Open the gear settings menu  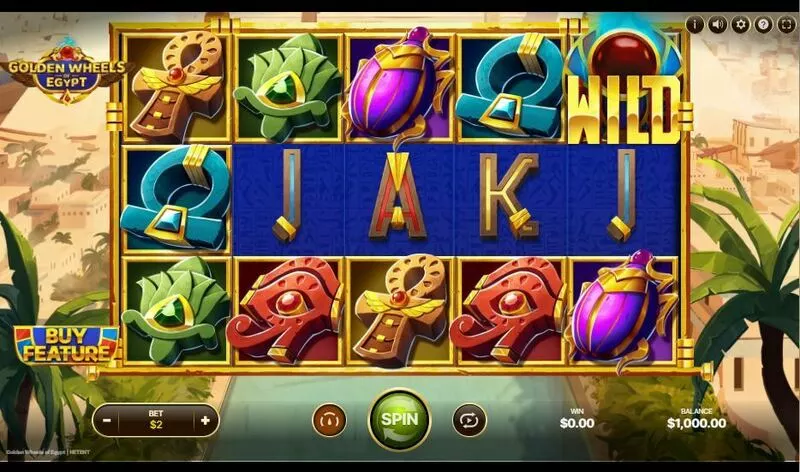pos(741,24)
